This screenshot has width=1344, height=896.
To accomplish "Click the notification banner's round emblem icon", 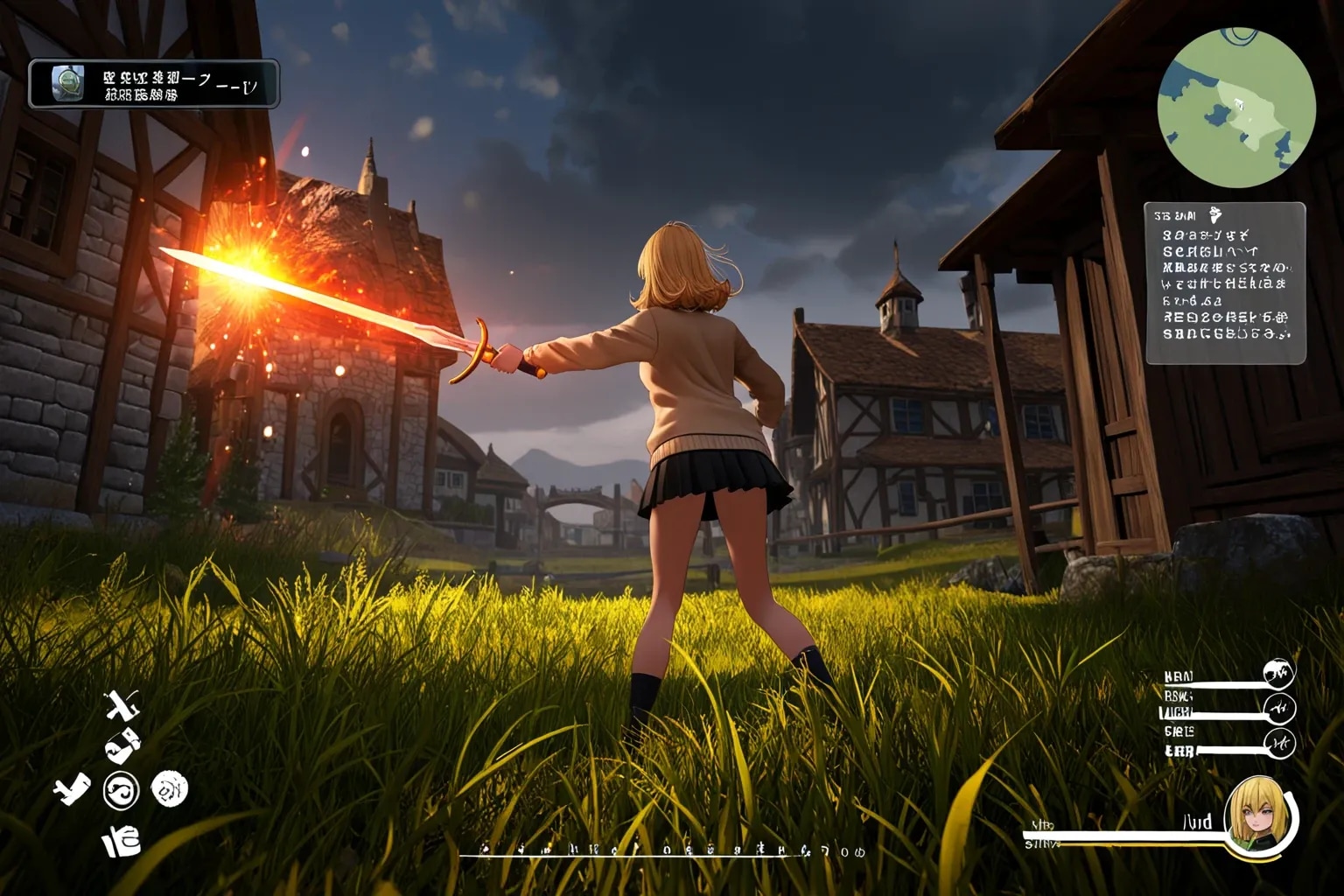I will pos(67,84).
